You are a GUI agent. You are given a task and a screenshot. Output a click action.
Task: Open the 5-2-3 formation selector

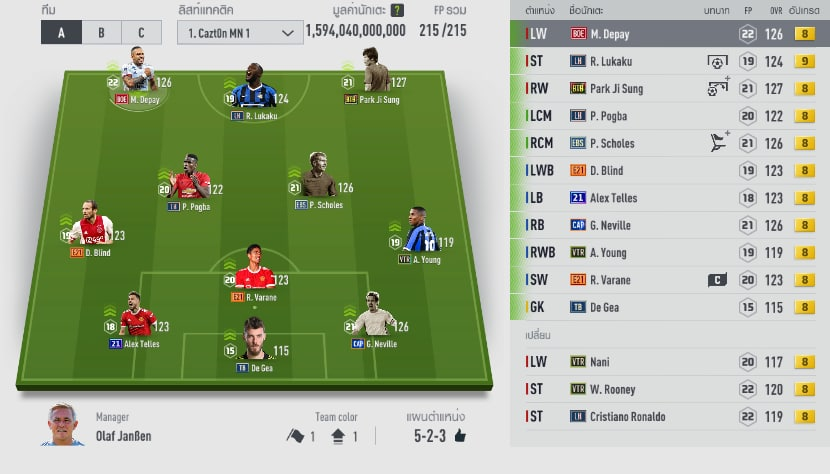point(439,436)
